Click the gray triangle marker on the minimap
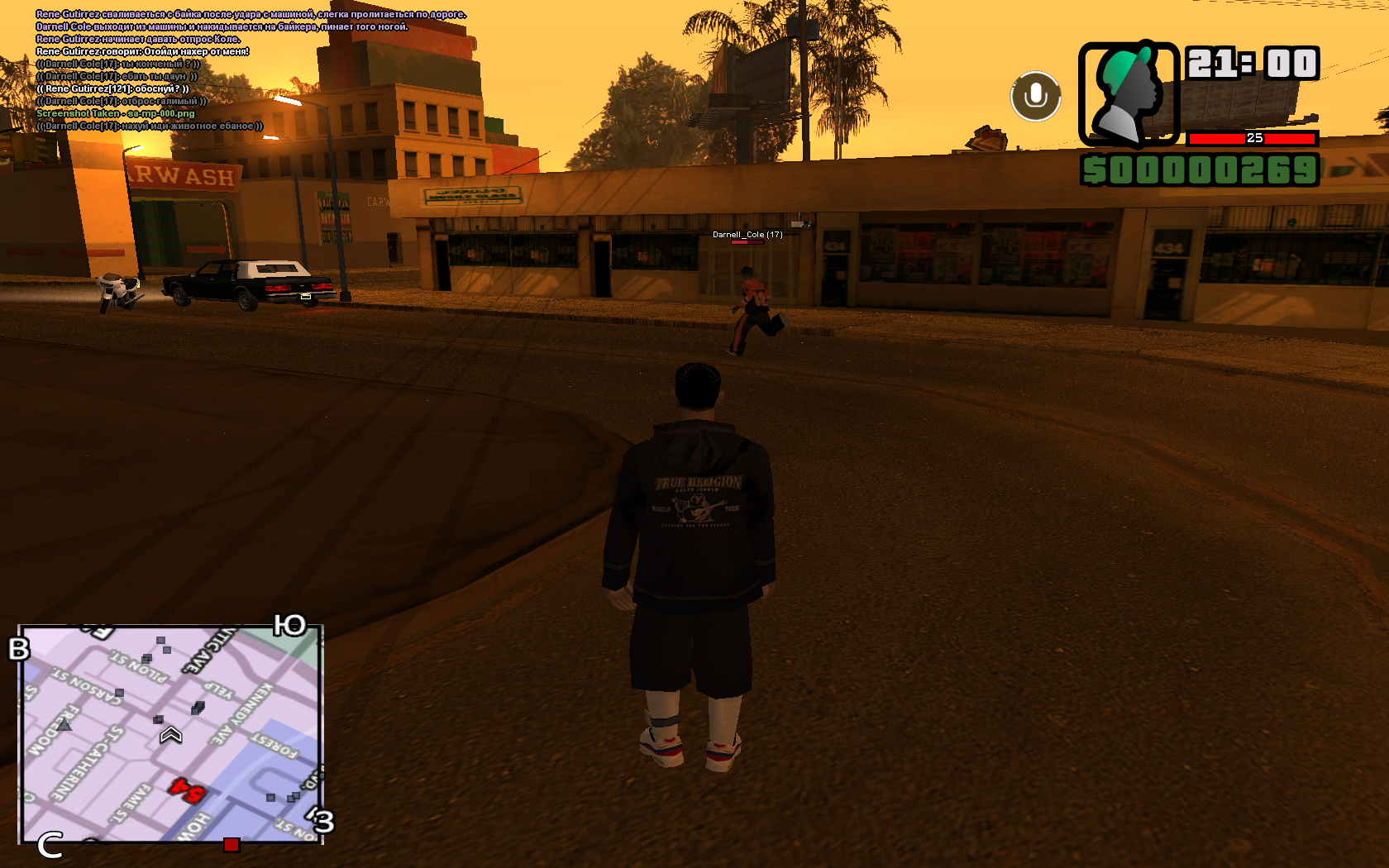Viewport: 1389px width, 868px height. pyautogui.click(x=64, y=725)
